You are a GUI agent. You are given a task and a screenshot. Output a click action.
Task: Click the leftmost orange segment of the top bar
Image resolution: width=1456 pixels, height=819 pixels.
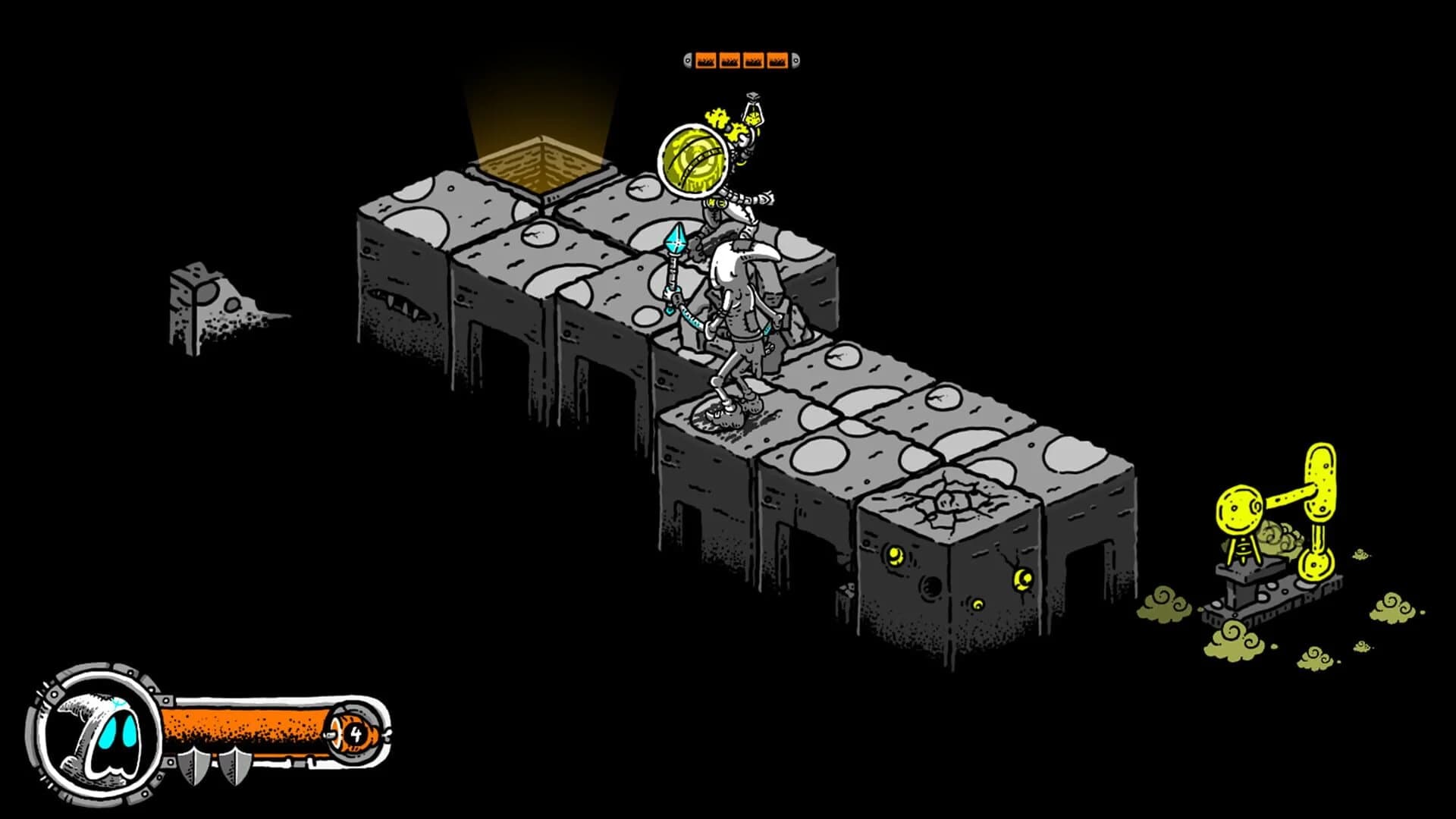pyautogui.click(x=707, y=59)
